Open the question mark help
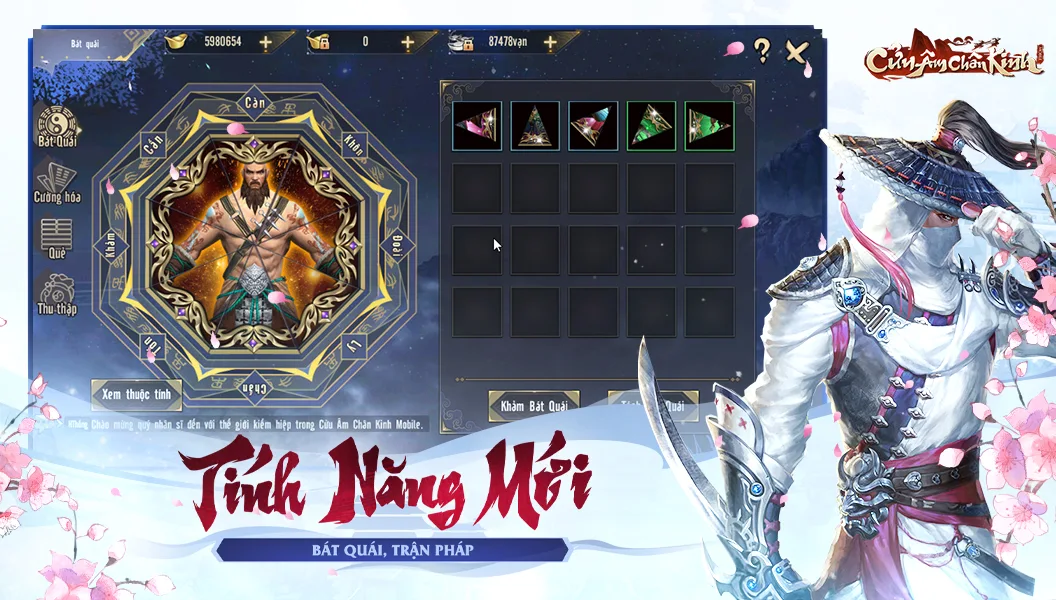Image resolution: width=1056 pixels, height=600 pixels. [x=762, y=50]
